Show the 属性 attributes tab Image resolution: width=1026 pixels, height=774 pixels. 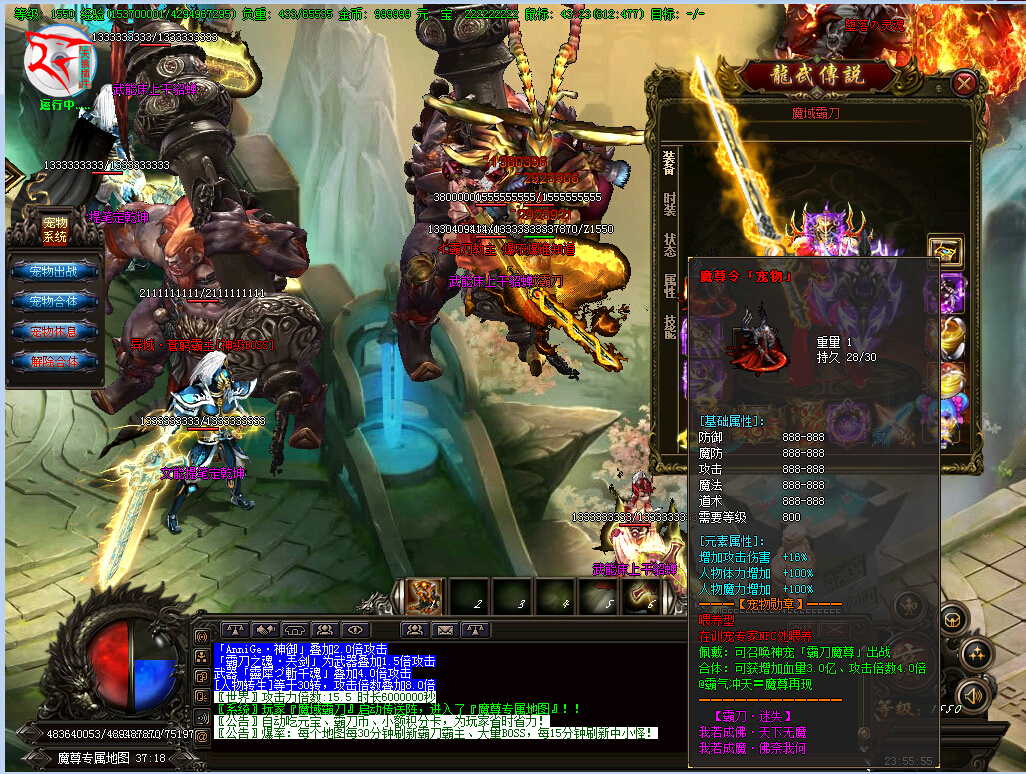[669, 285]
